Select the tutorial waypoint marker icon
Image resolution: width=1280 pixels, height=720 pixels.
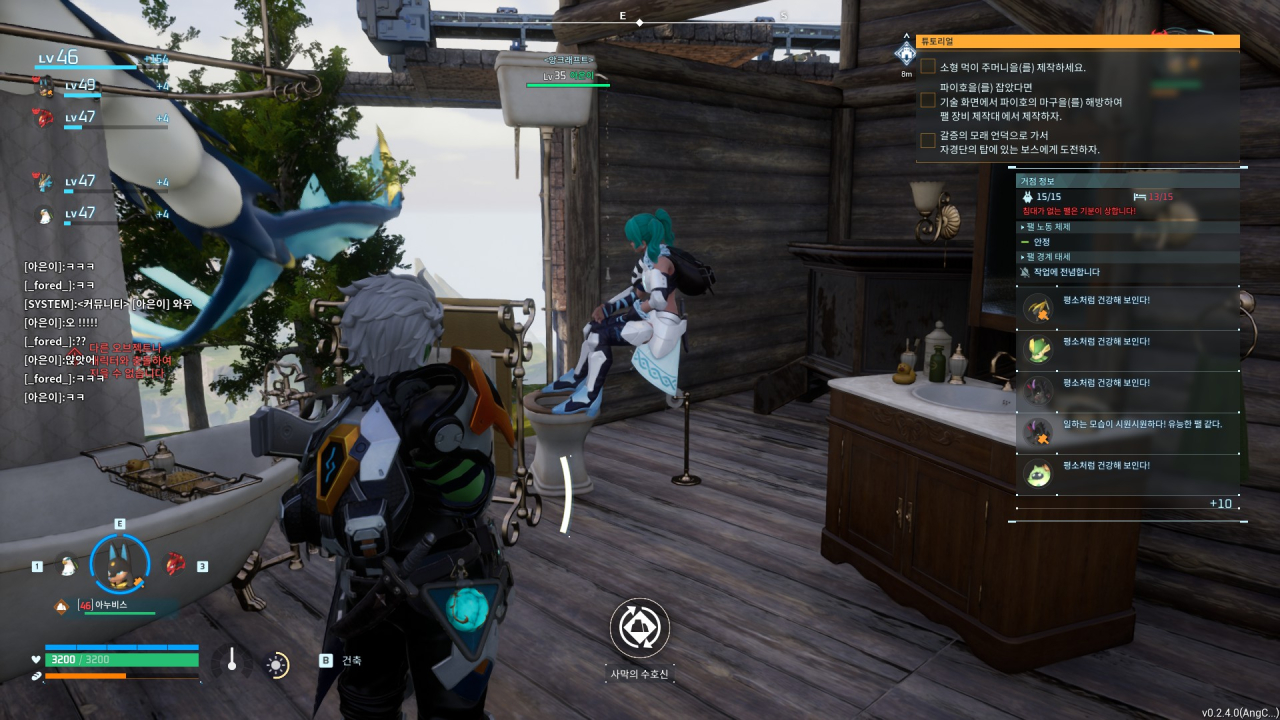(x=906, y=53)
